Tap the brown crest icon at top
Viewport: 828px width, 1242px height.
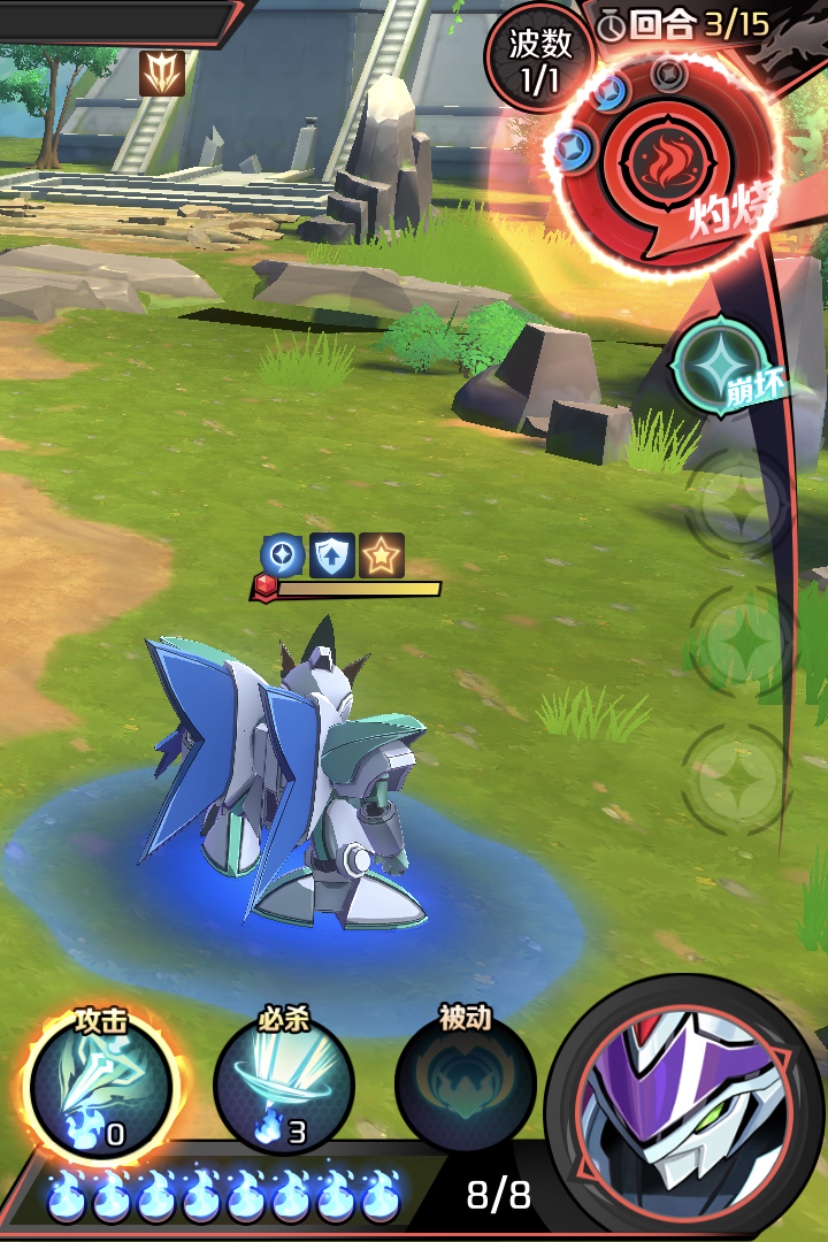coord(162,73)
